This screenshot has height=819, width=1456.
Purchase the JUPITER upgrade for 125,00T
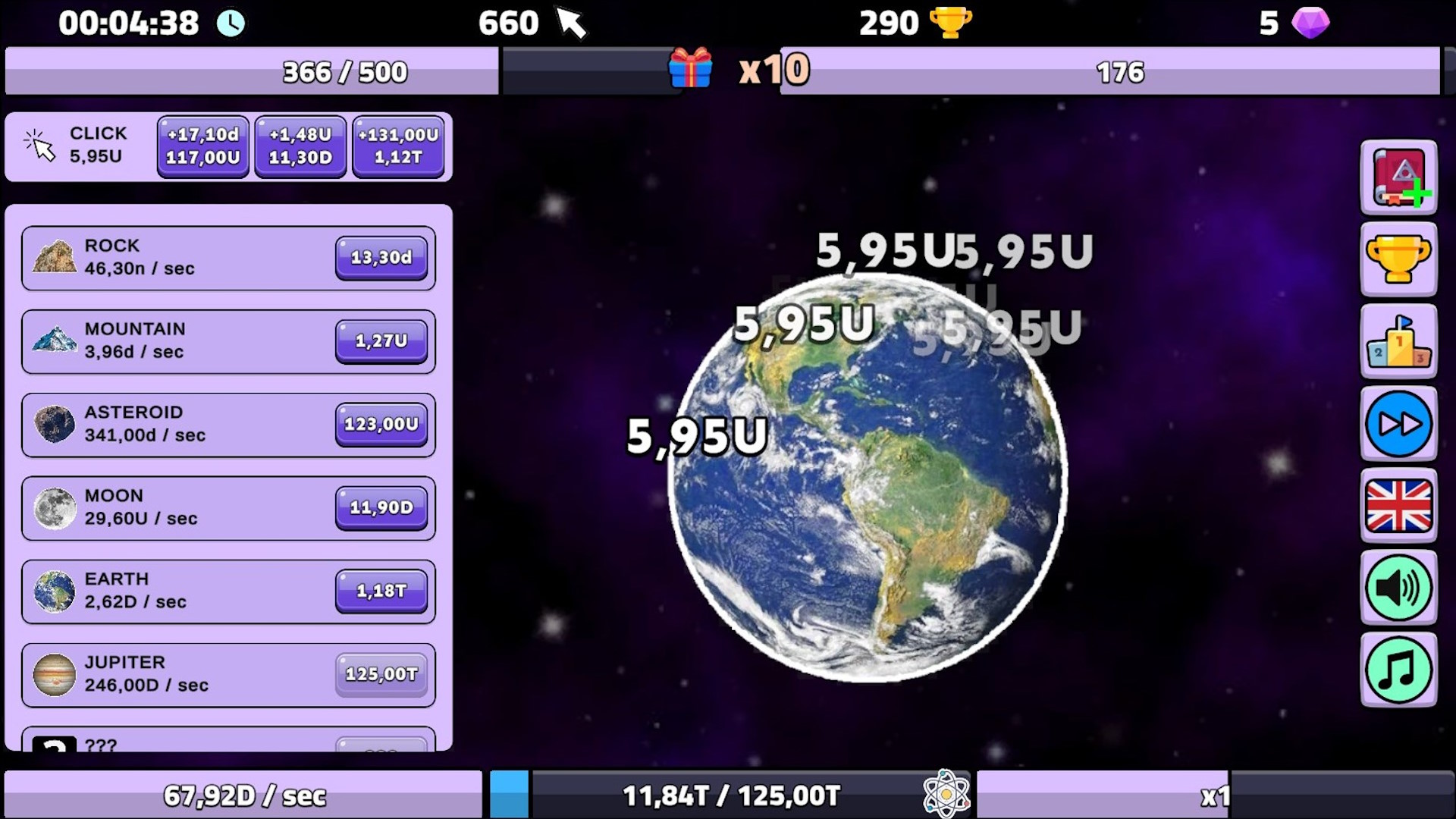[x=381, y=674]
